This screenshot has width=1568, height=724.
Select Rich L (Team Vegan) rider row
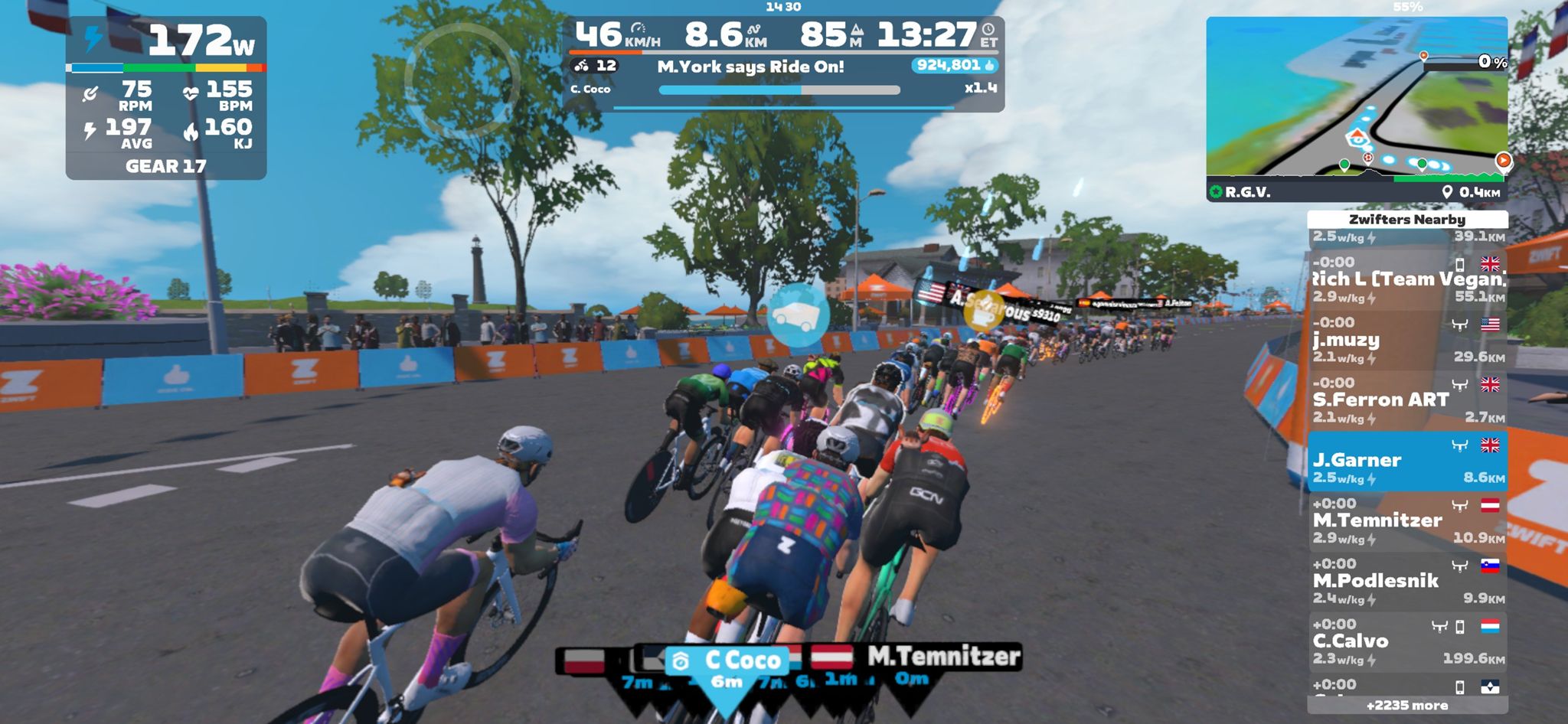1407,280
